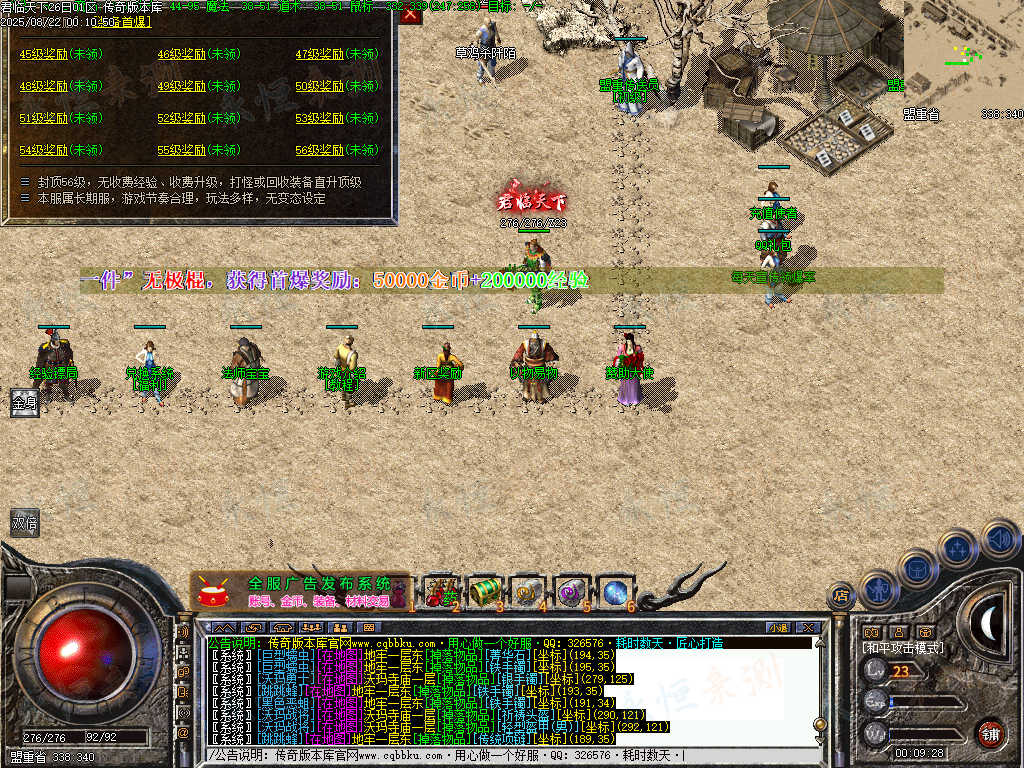Switch the 和平攻击模式 attack mode
The width and height of the screenshot is (1024, 768).
[x=901, y=648]
